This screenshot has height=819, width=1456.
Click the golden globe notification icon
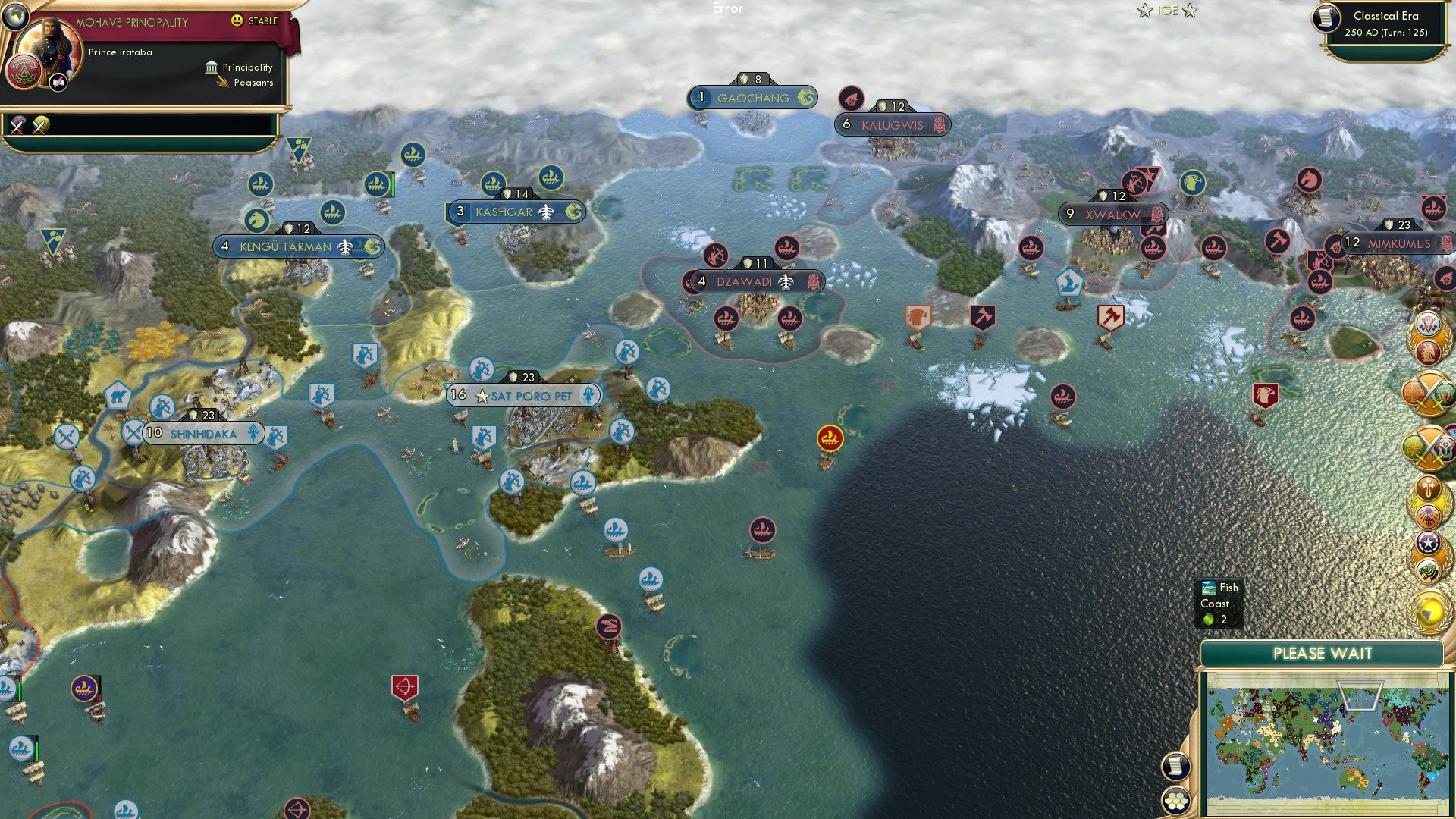coord(1428,610)
